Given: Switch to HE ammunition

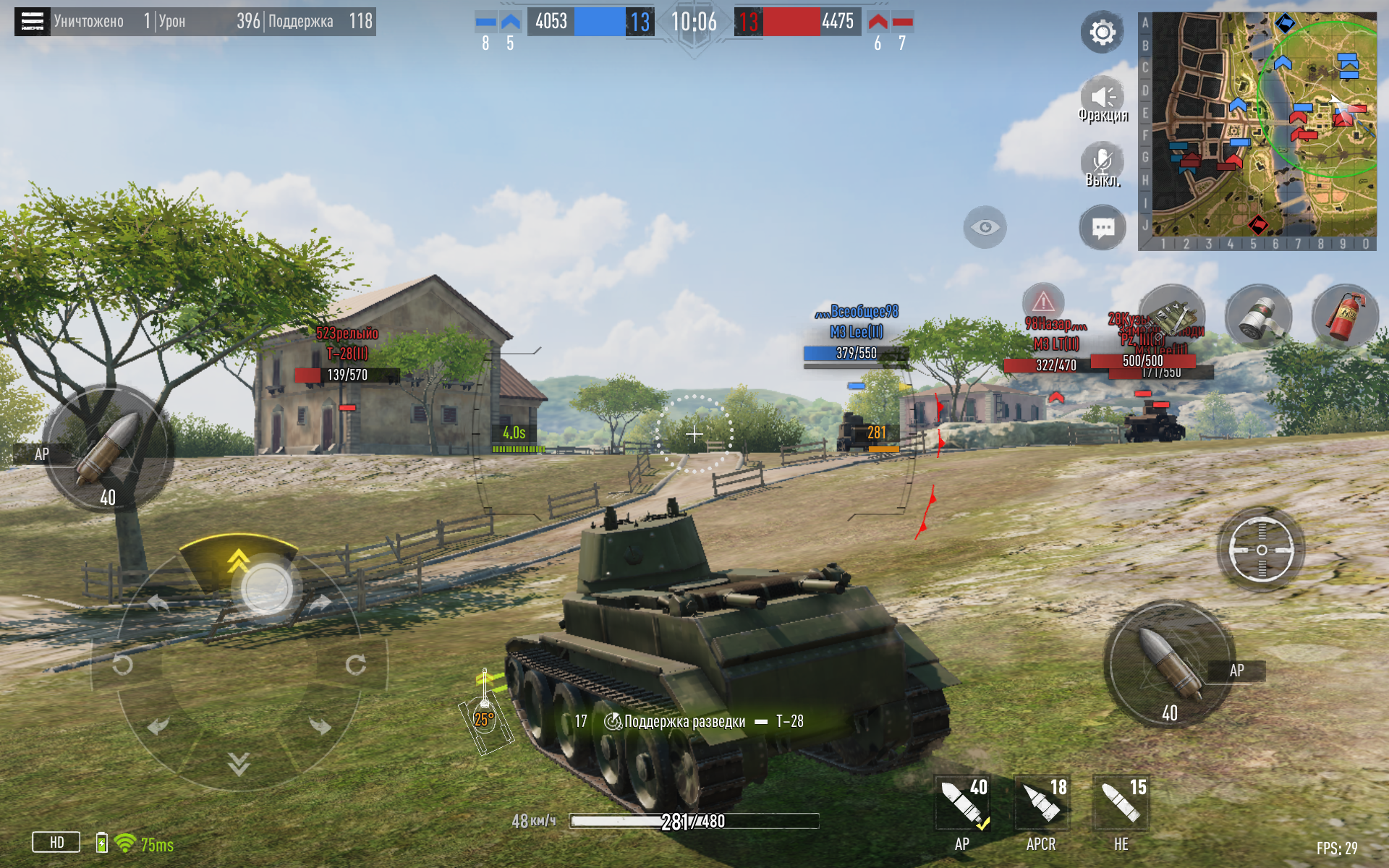Looking at the screenshot, I should [x=1121, y=804].
